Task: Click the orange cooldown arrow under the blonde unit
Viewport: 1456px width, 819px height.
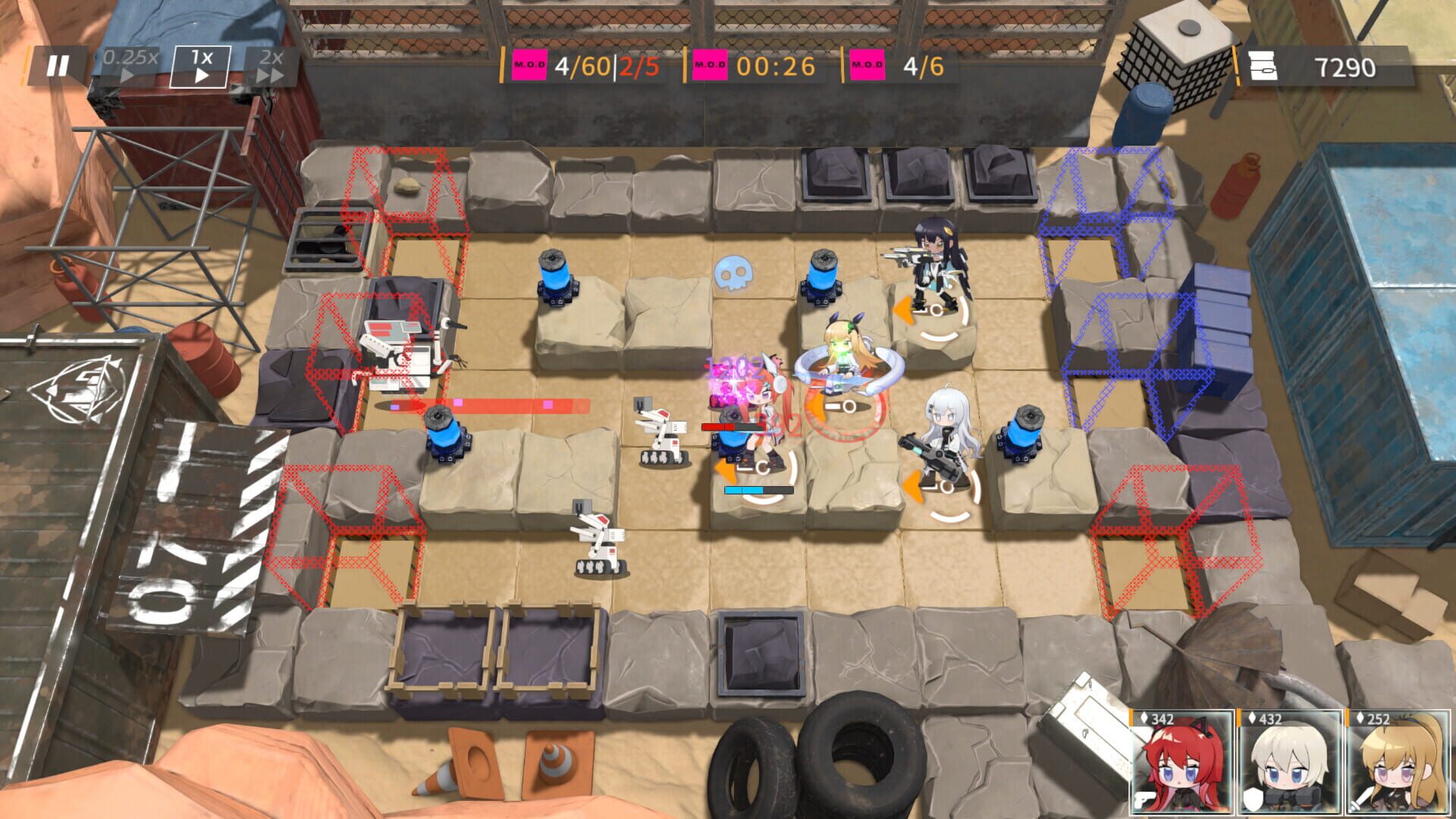Action: [815, 406]
